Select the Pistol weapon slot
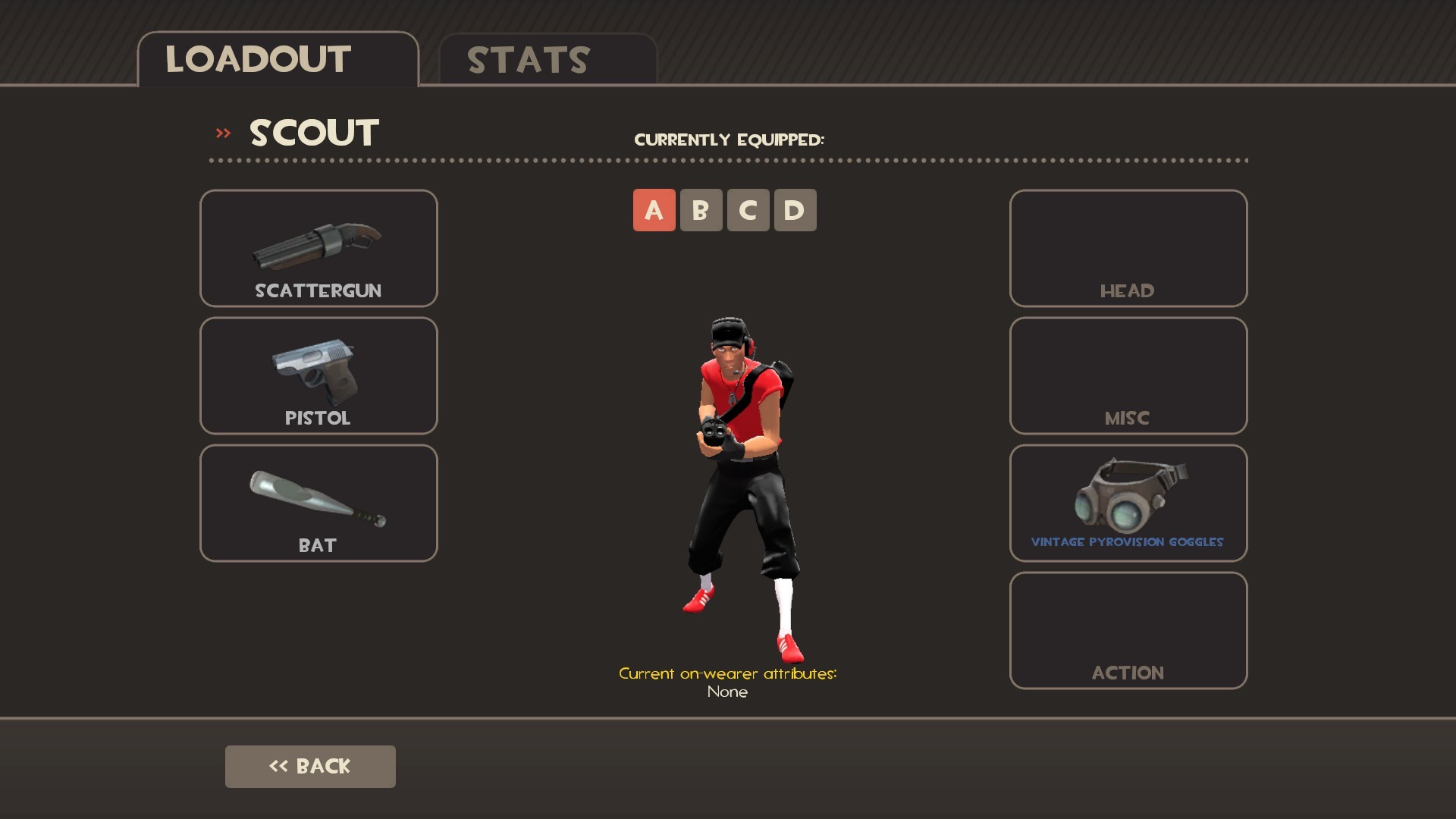This screenshot has height=819, width=1456. [318, 375]
